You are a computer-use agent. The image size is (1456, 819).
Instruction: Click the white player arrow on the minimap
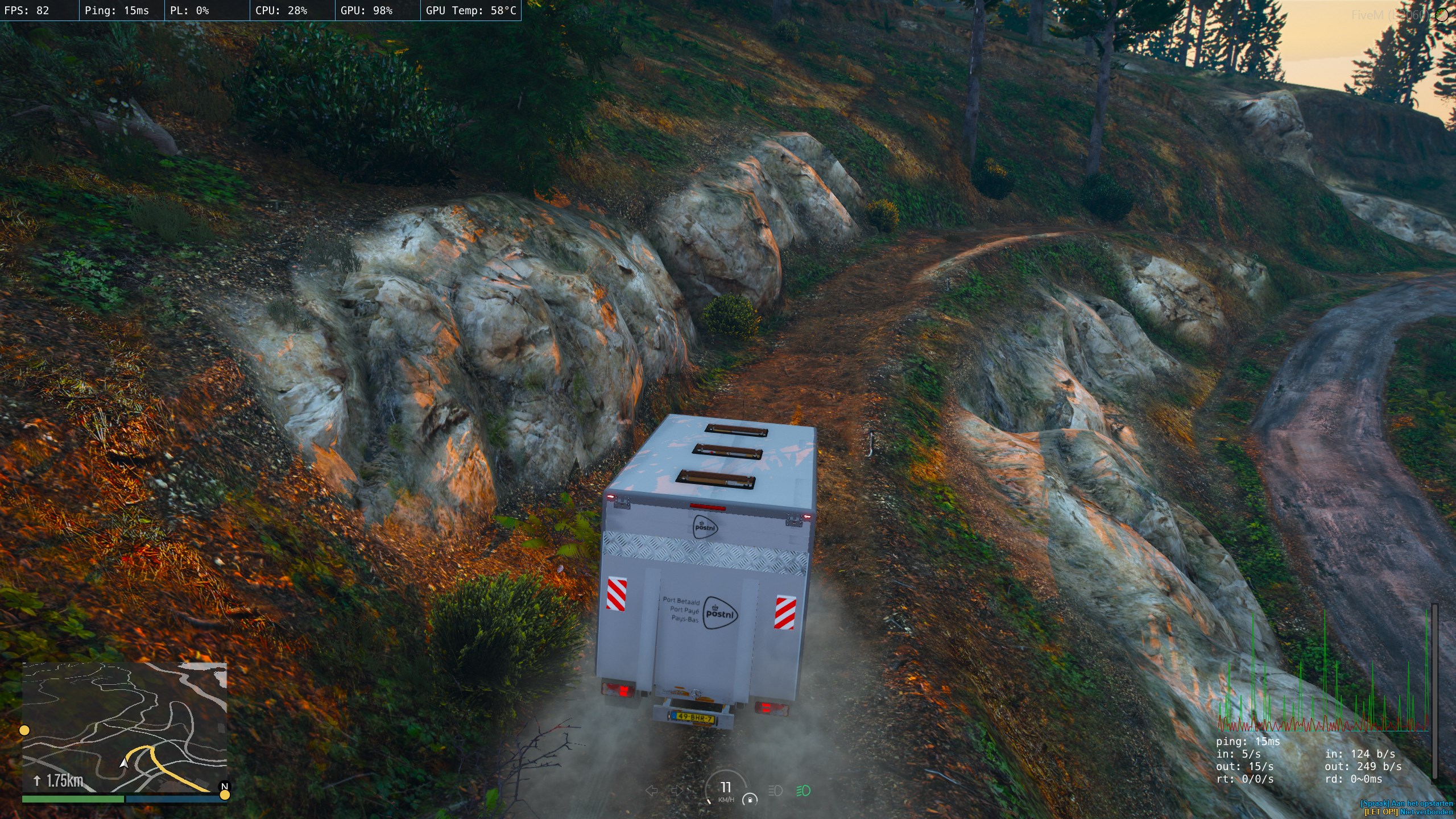124,763
